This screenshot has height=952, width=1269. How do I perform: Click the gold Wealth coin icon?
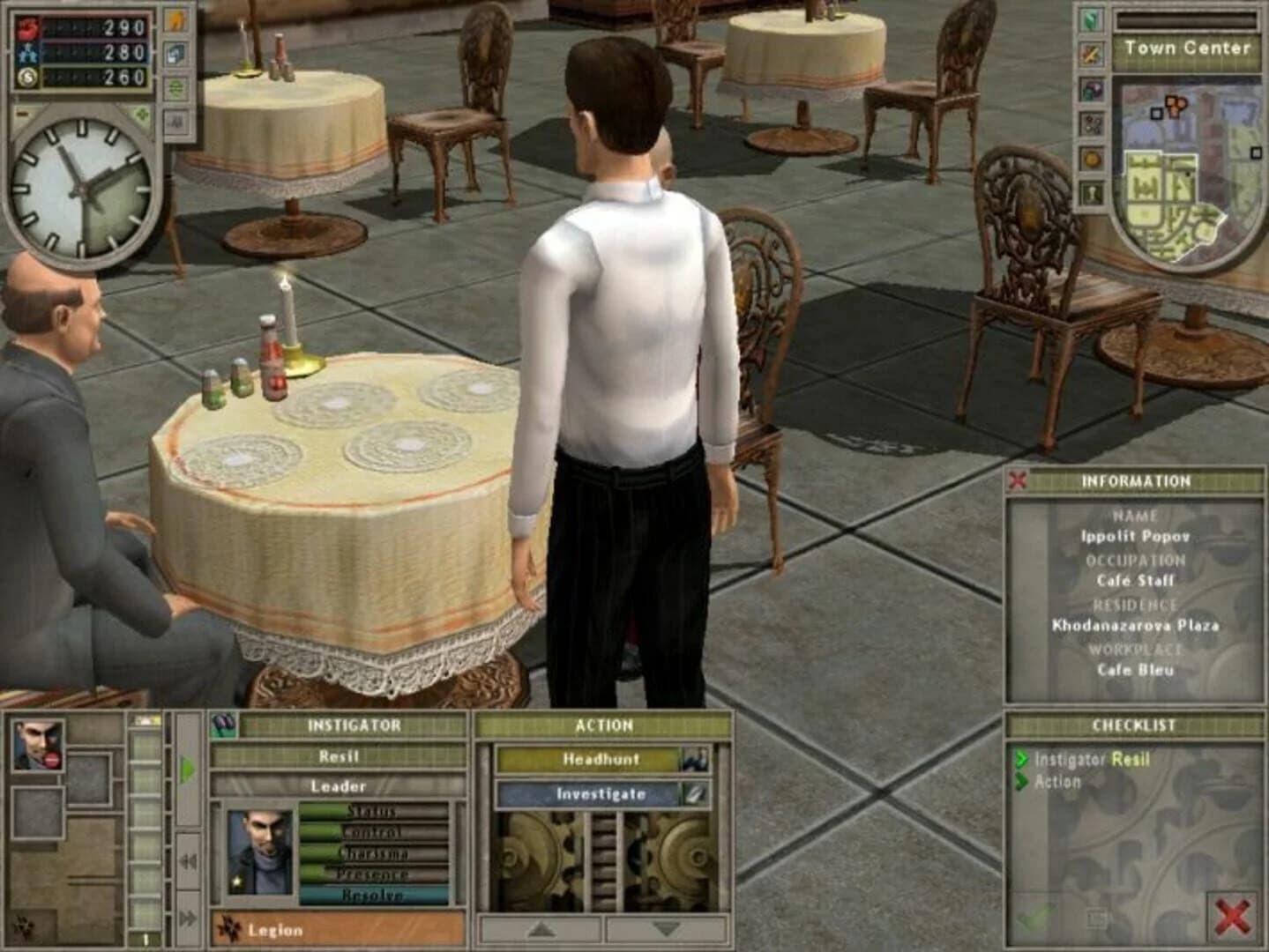pos(27,77)
